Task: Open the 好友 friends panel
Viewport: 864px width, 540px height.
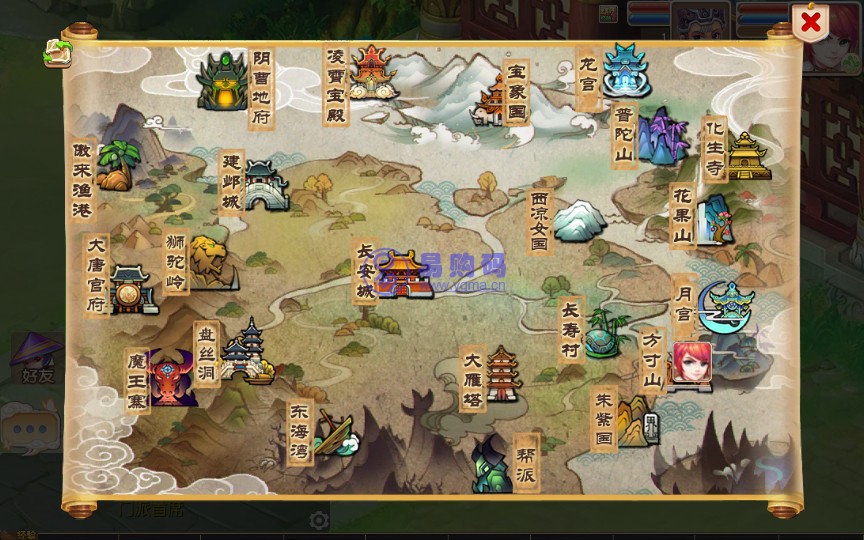Action: 37,360
